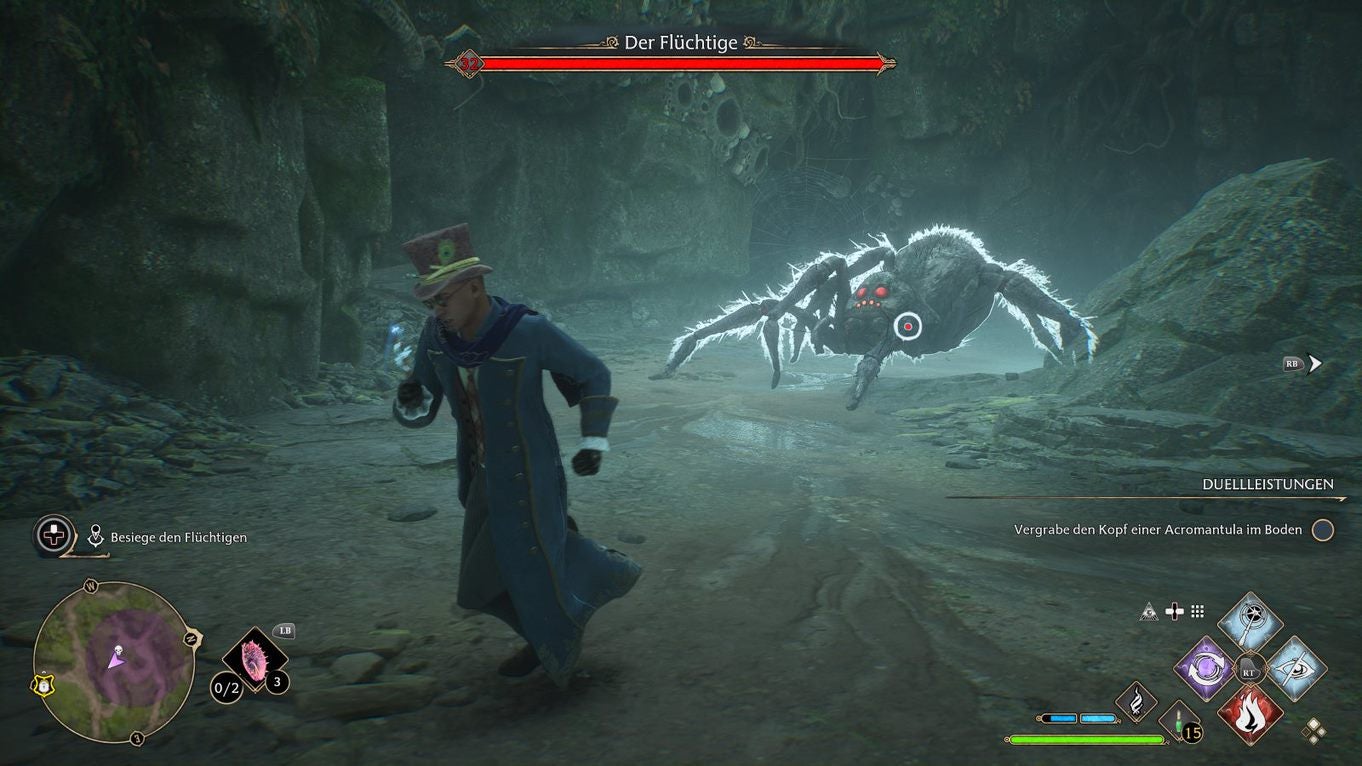This screenshot has width=1362, height=766.
Task: Open the DUELLLEISTUNGEN header panel
Action: click(x=1267, y=484)
